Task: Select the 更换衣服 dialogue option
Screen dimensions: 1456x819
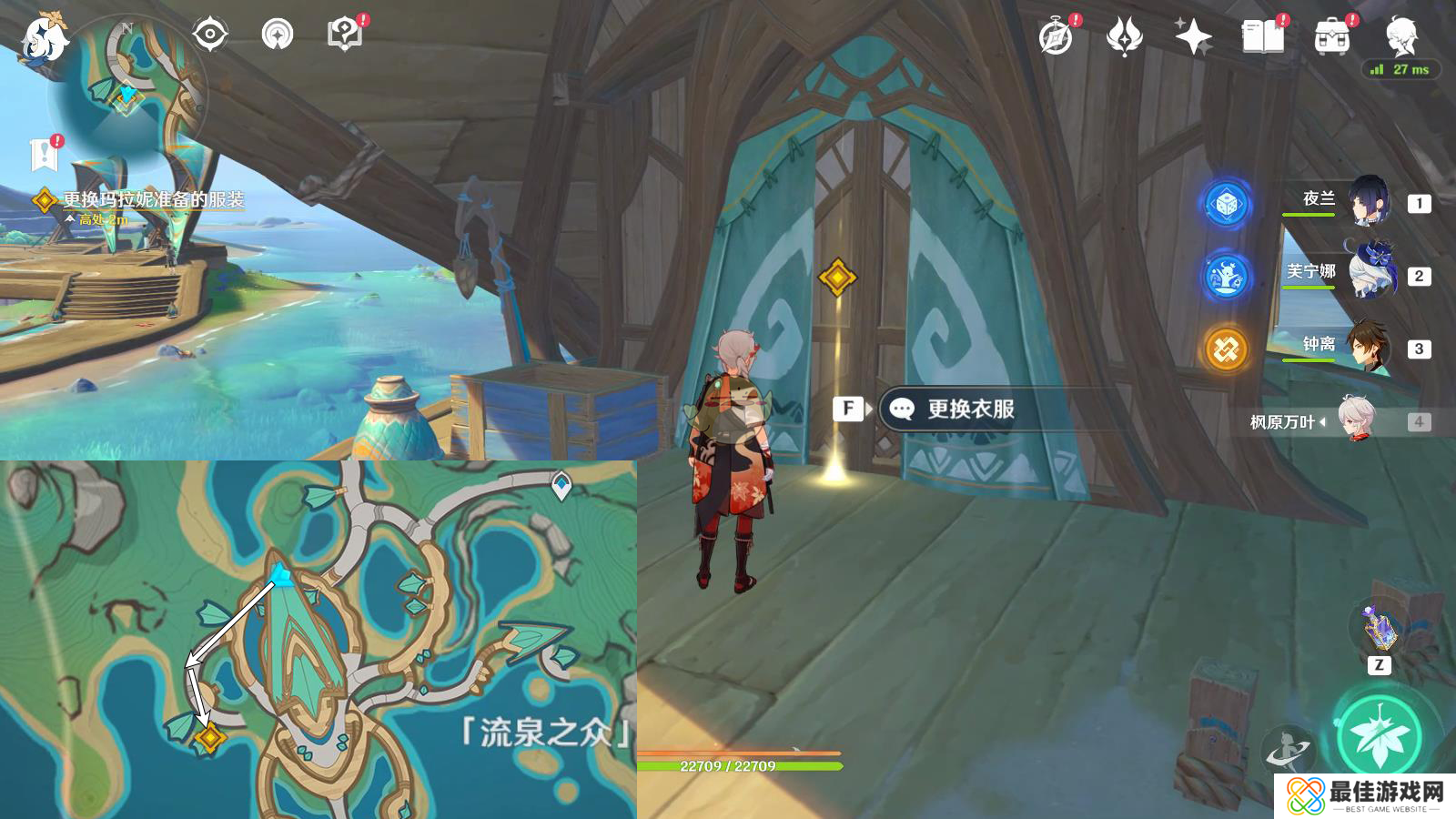Action: (x=969, y=409)
